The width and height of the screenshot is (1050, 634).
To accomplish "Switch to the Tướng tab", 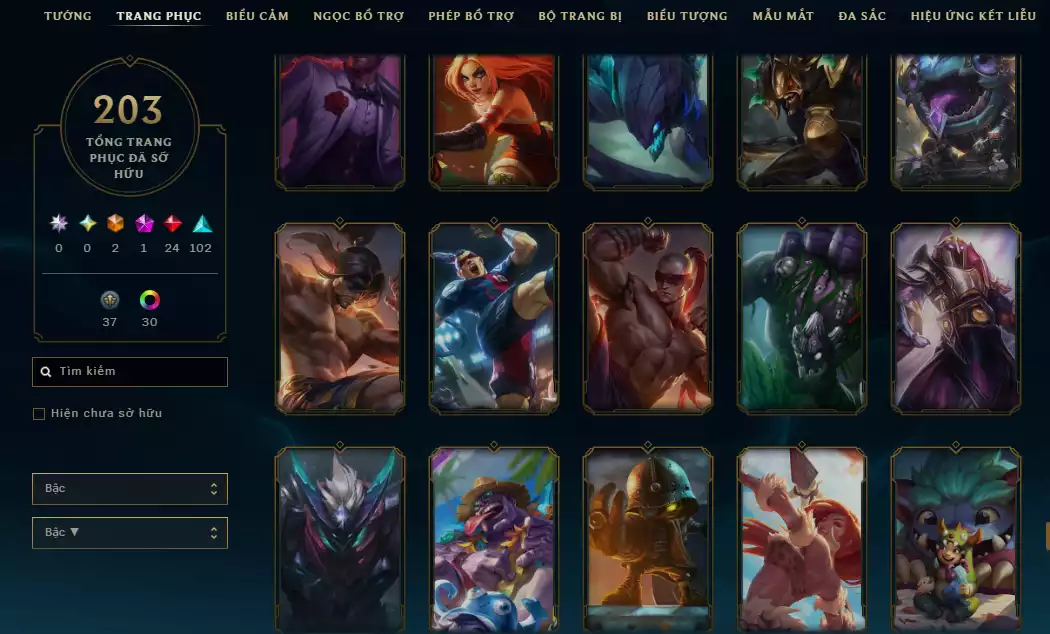I will click(67, 16).
